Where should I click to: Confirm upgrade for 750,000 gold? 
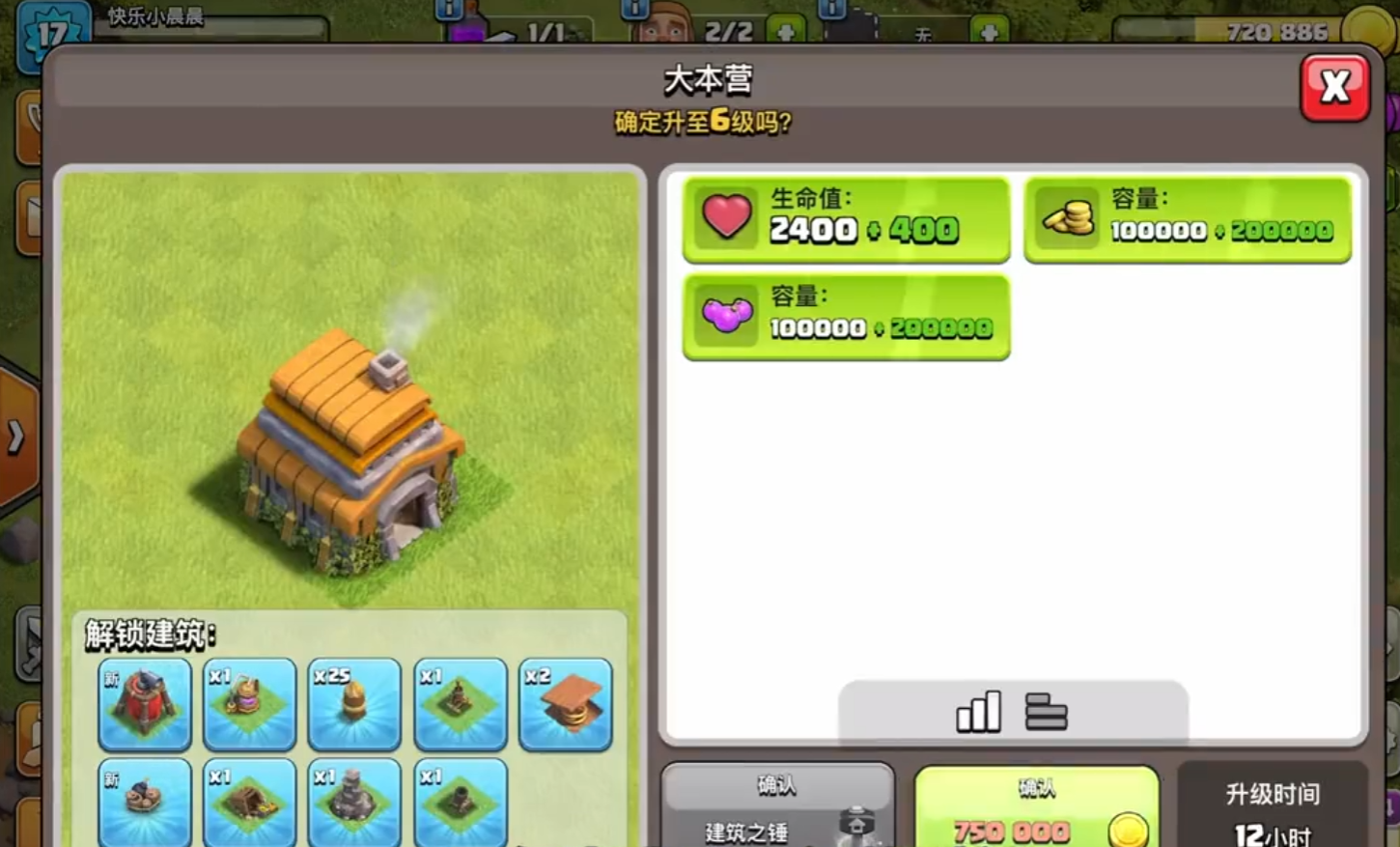[1036, 809]
